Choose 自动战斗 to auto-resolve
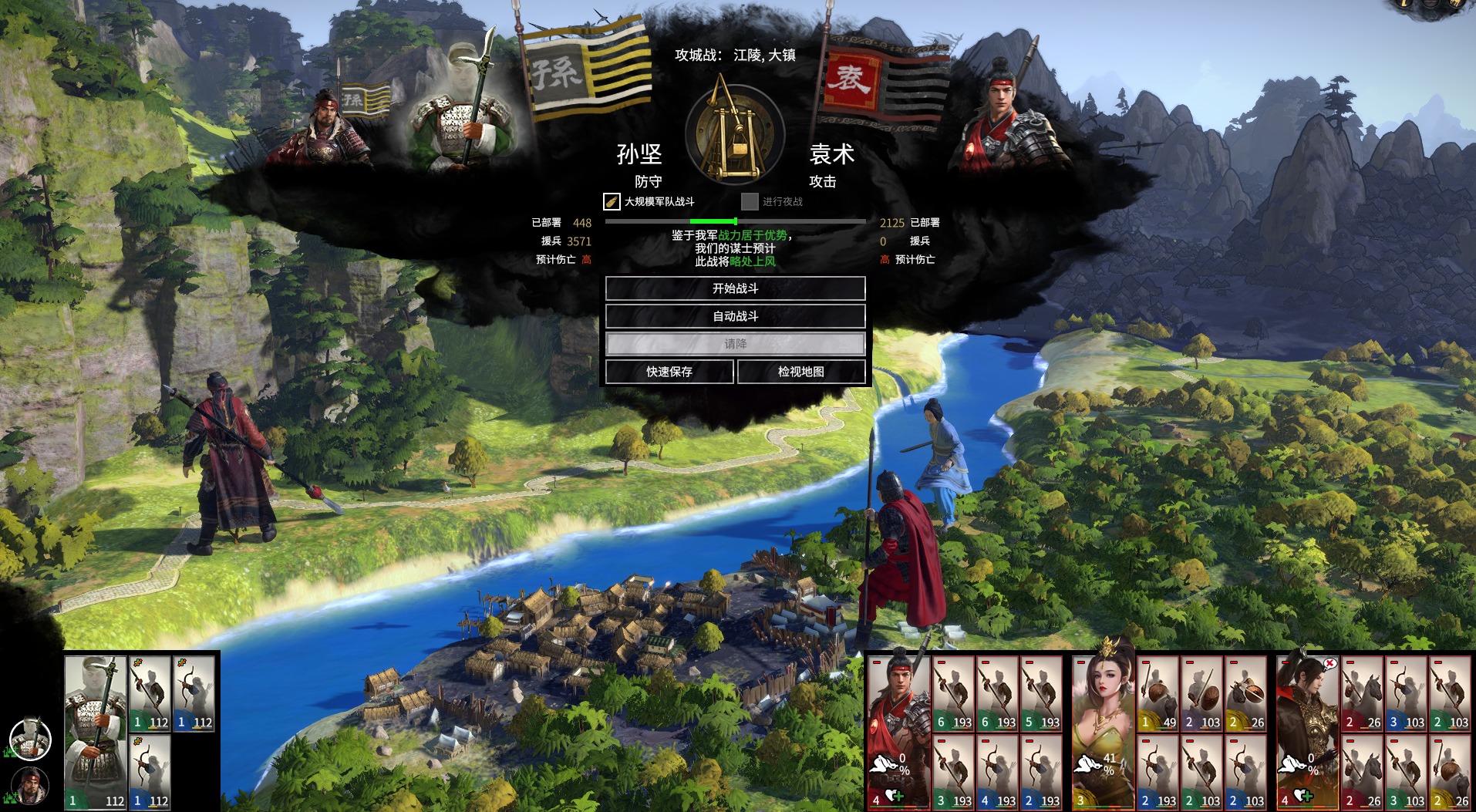The height and width of the screenshot is (812, 1476). pyautogui.click(x=735, y=316)
